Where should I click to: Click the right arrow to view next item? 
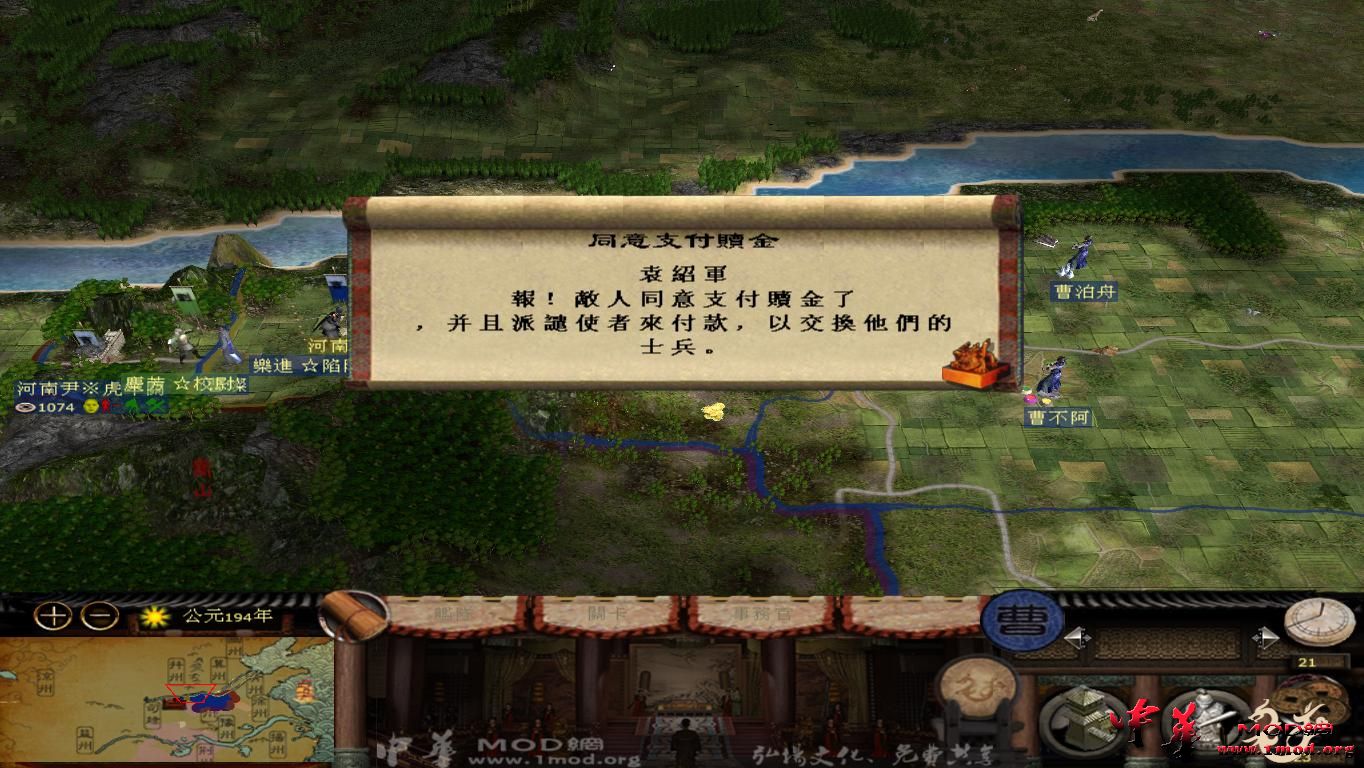(x=1267, y=636)
